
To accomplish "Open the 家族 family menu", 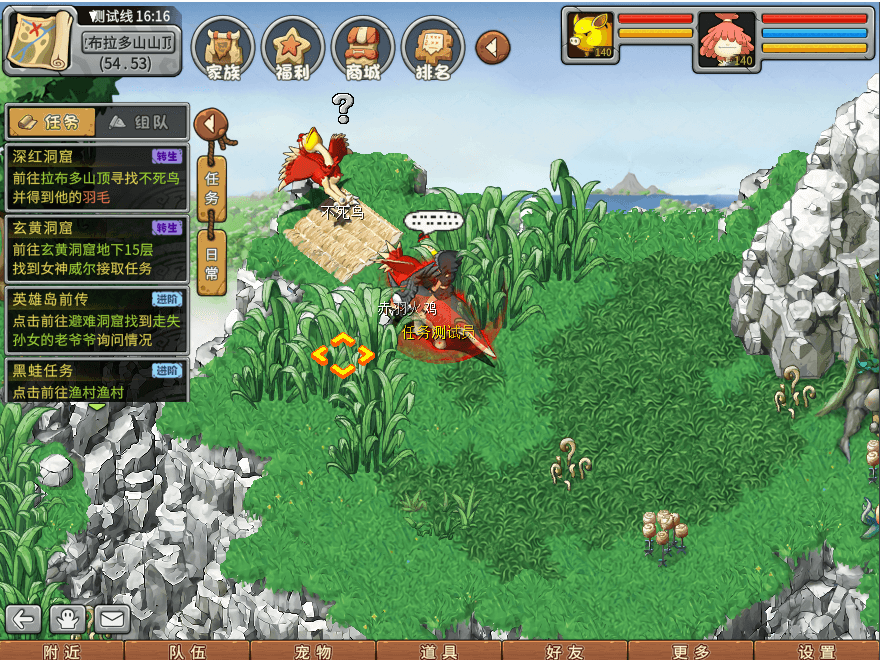I will [x=222, y=48].
